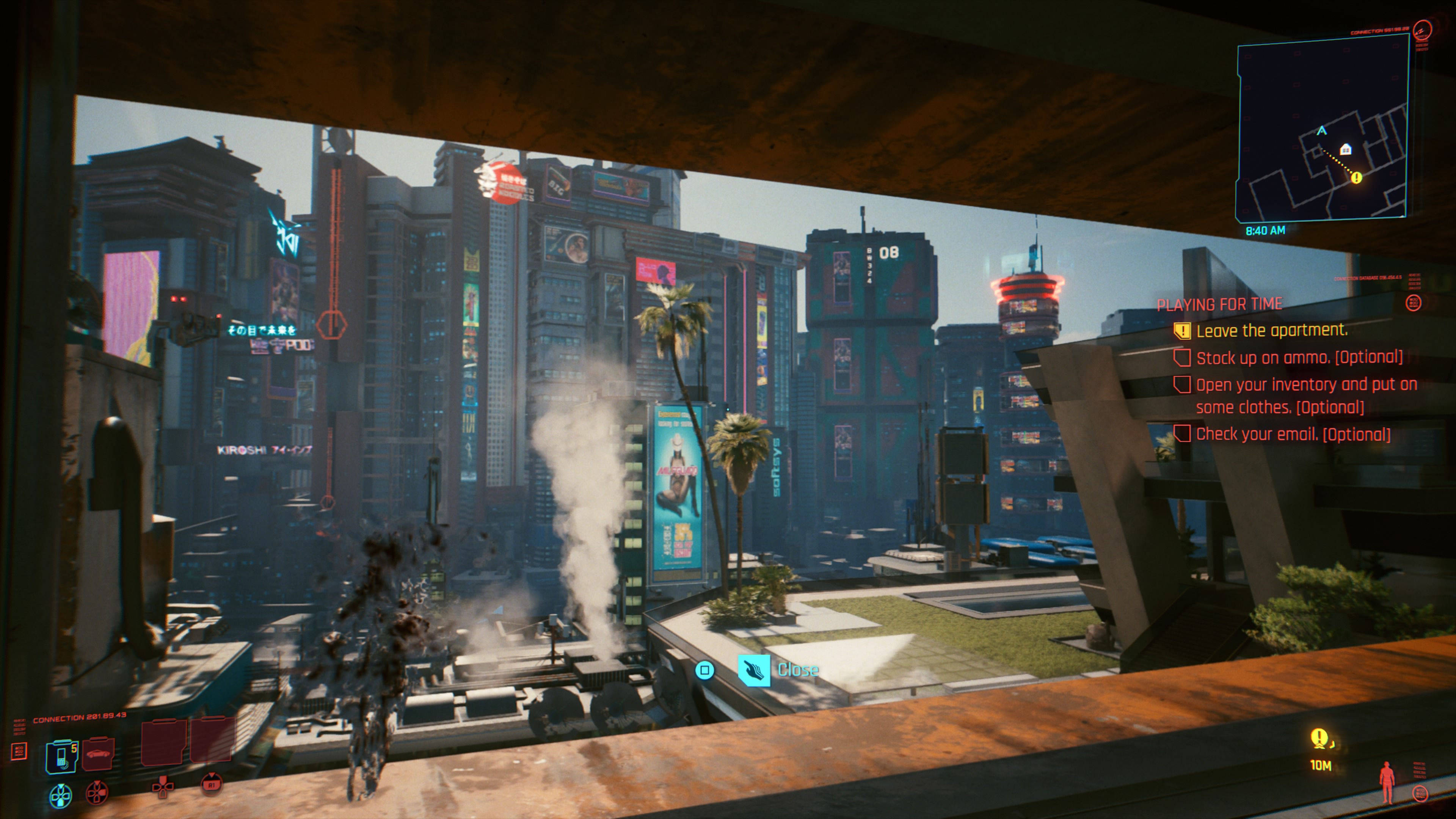Choose the "Stock up on ammo" optional objective
Image resolution: width=1456 pixels, height=819 pixels.
[1299, 358]
